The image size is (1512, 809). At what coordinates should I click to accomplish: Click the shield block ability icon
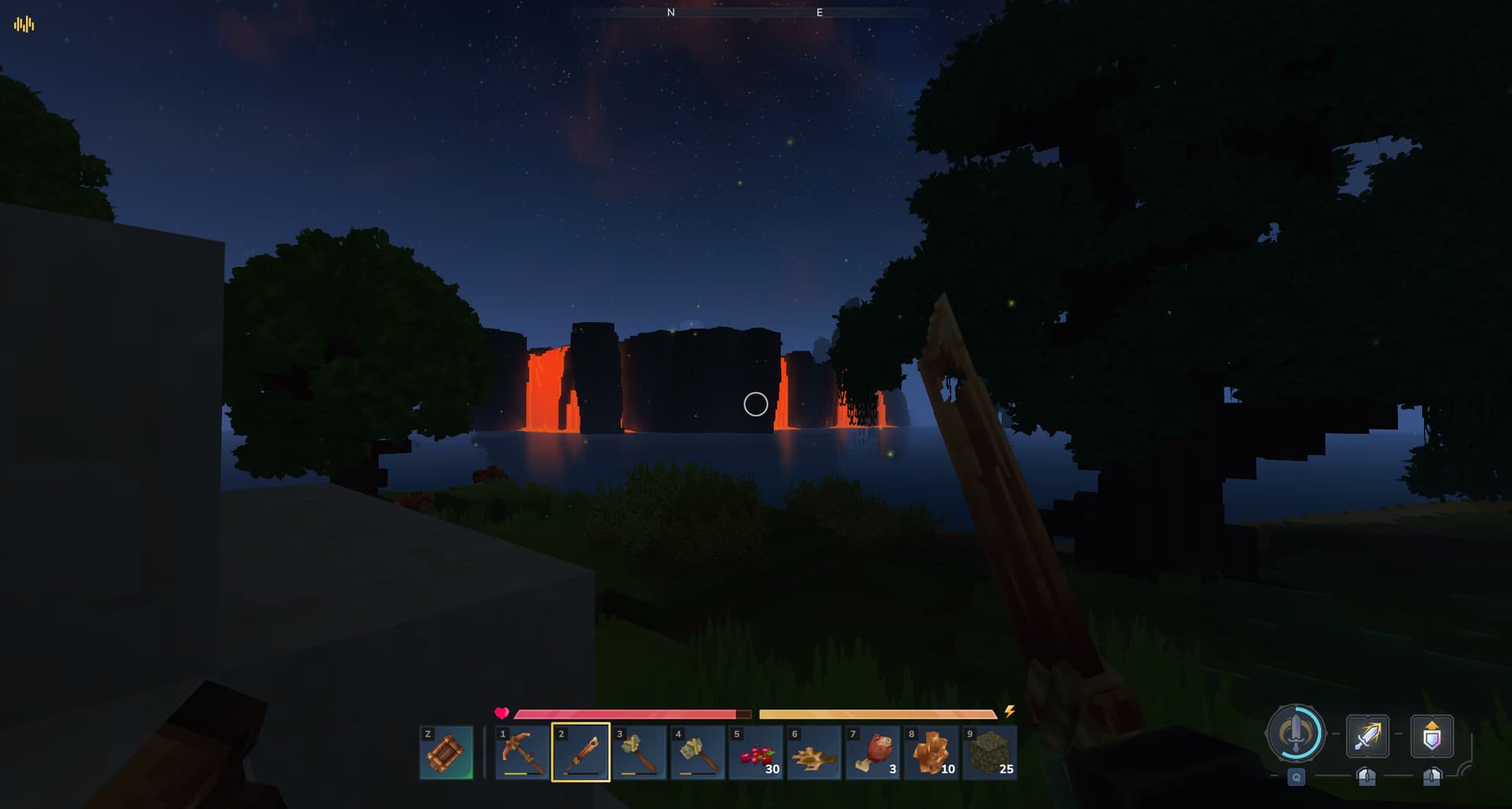[1432, 736]
